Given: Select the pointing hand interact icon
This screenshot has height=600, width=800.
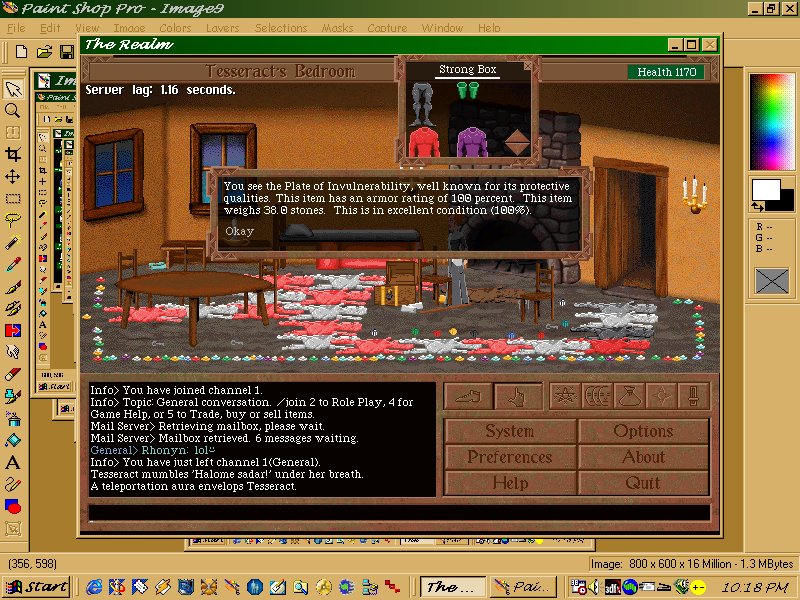Looking at the screenshot, I should pyautogui.click(x=518, y=397).
